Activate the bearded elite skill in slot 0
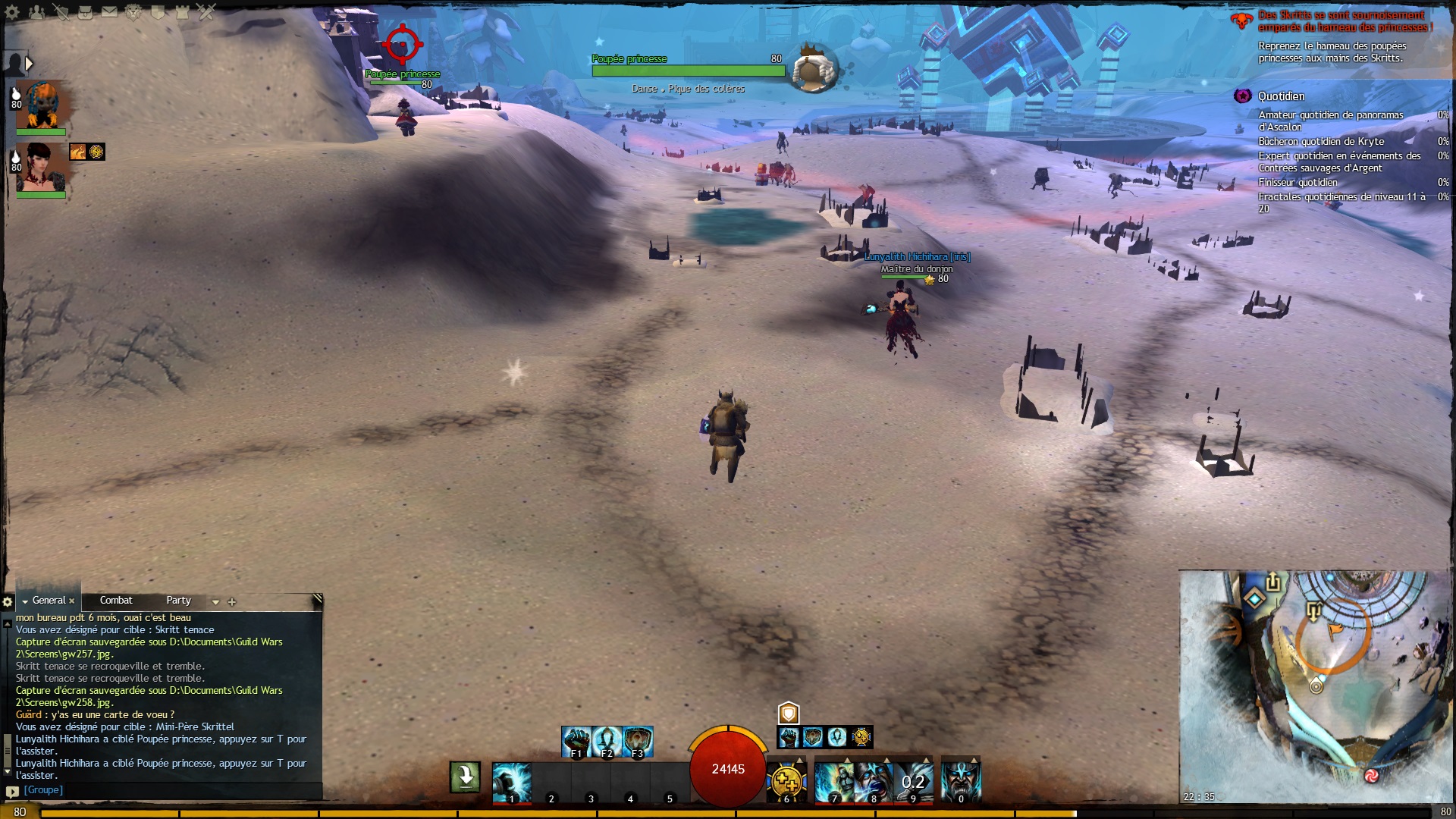 tap(961, 782)
